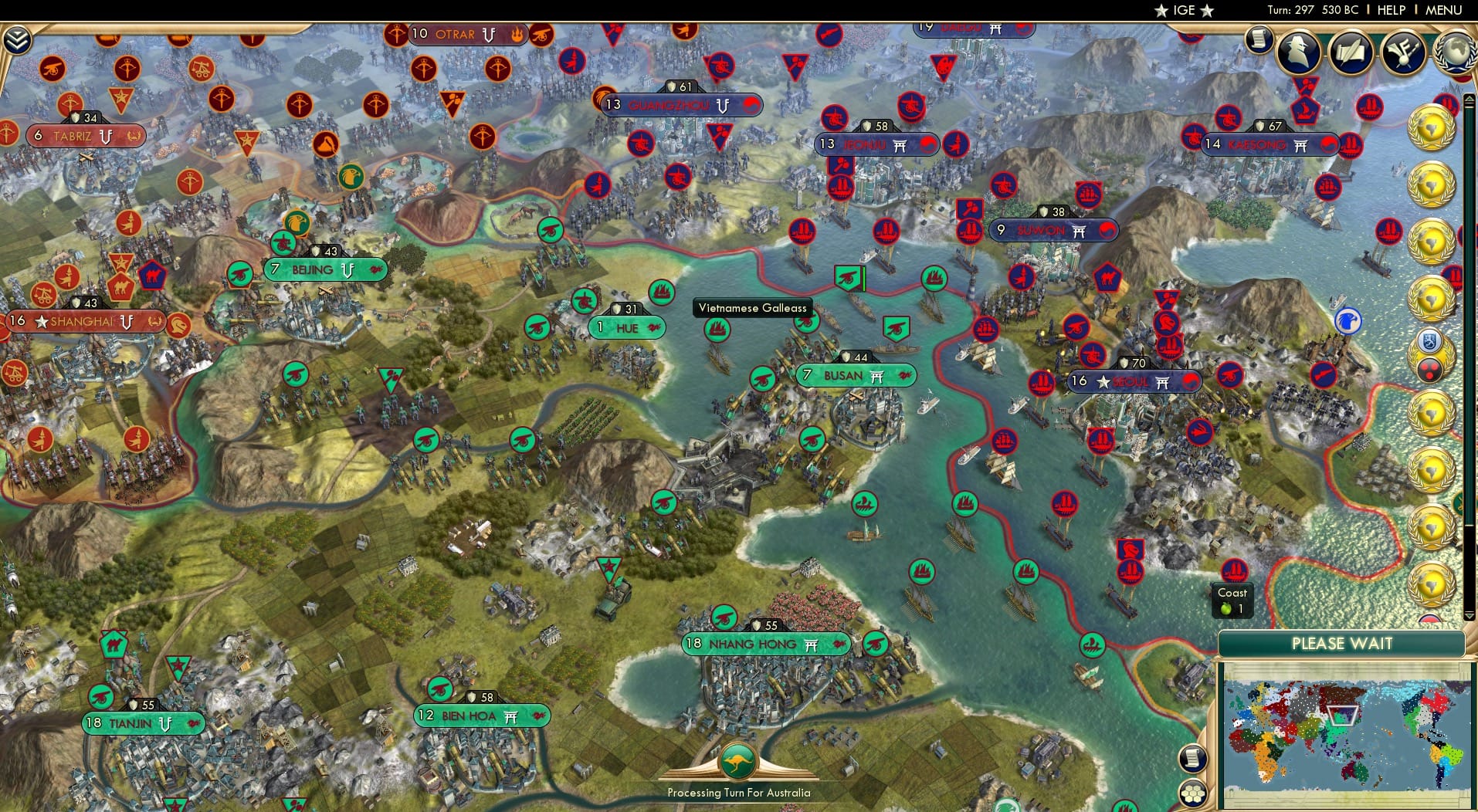Click the religion icon on Busan's banner
This screenshot has width=1478, height=812.
point(878,375)
